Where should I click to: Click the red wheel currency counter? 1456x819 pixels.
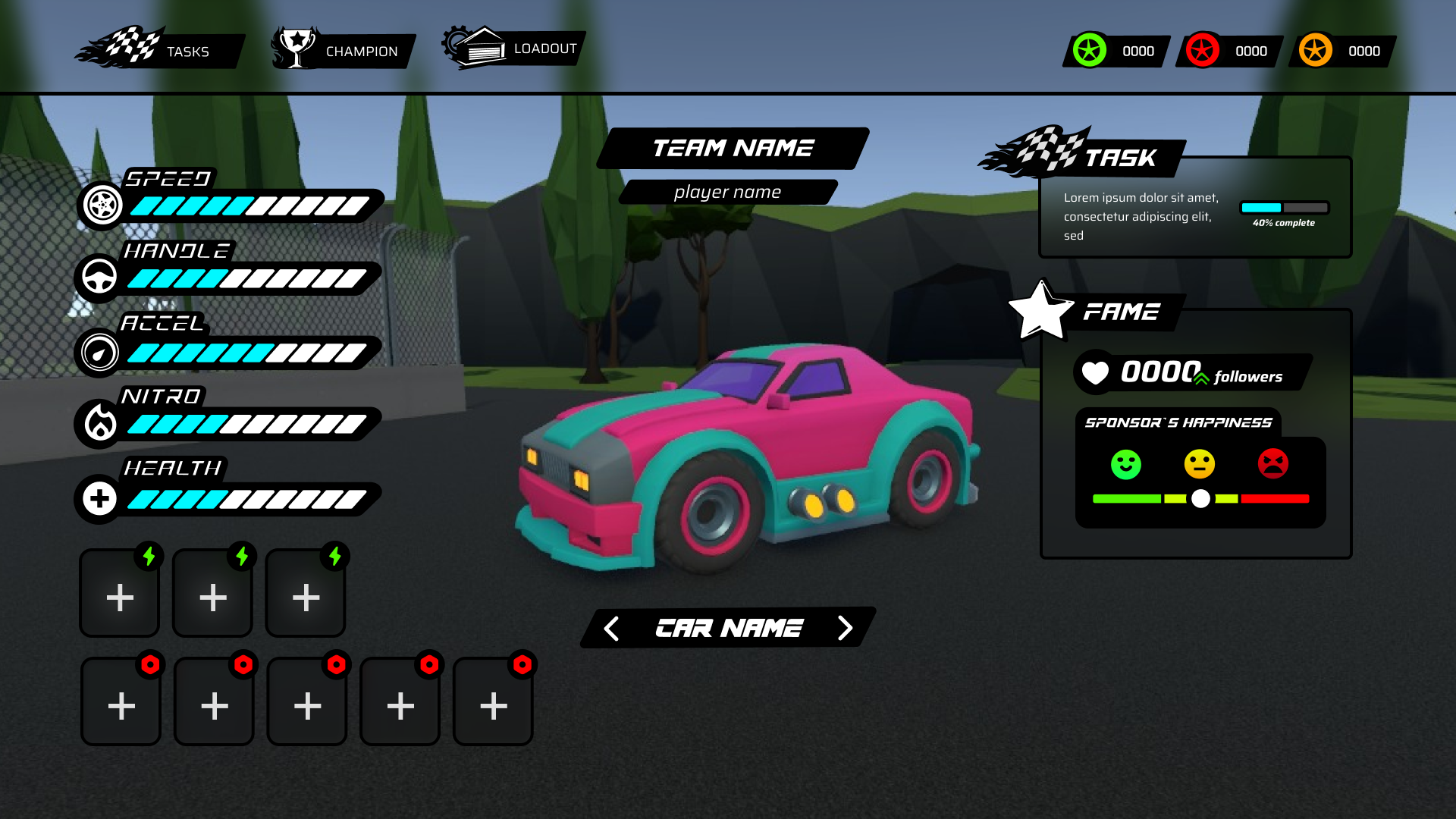(1229, 51)
